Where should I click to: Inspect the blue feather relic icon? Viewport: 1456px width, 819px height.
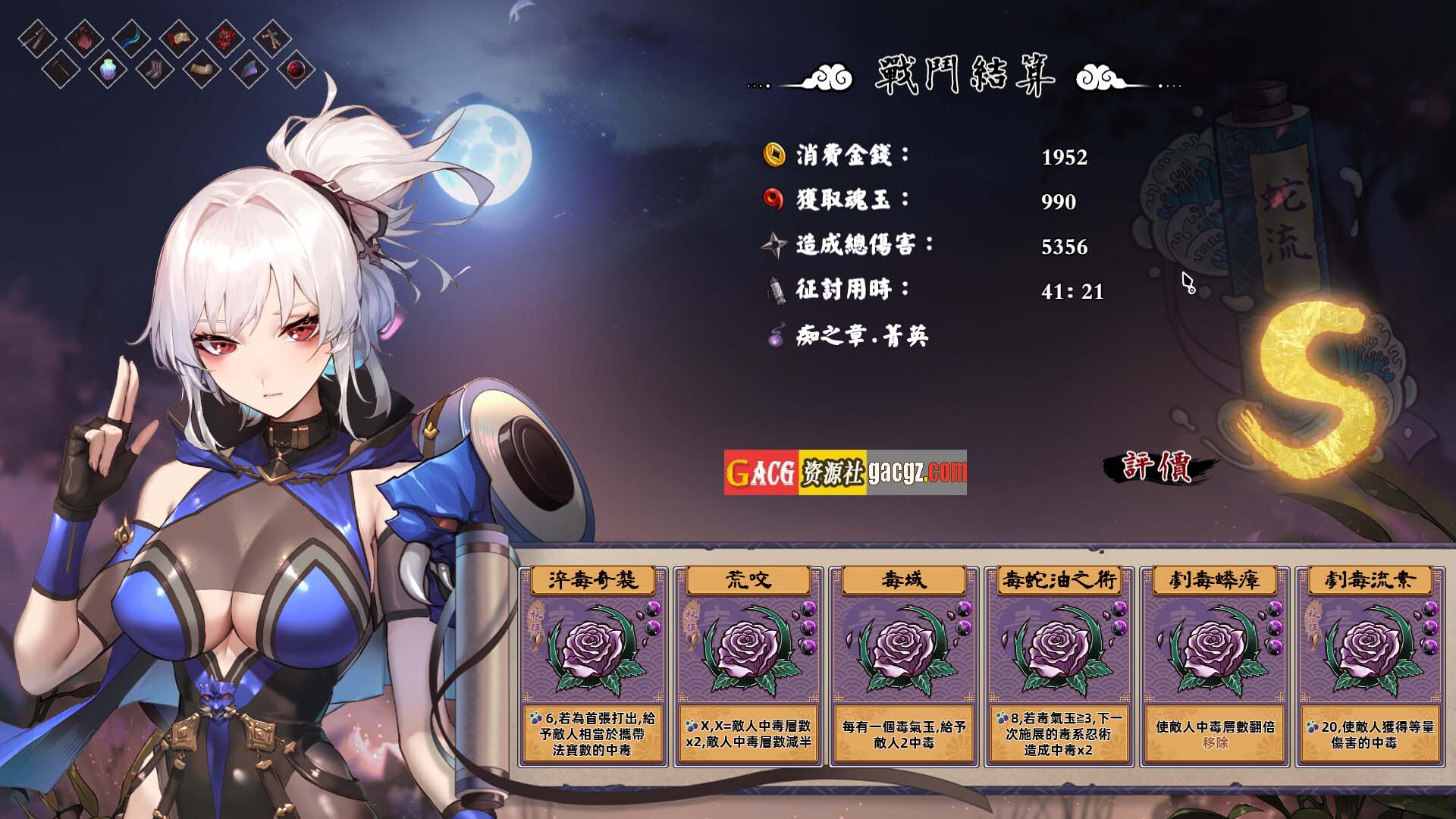tap(131, 37)
